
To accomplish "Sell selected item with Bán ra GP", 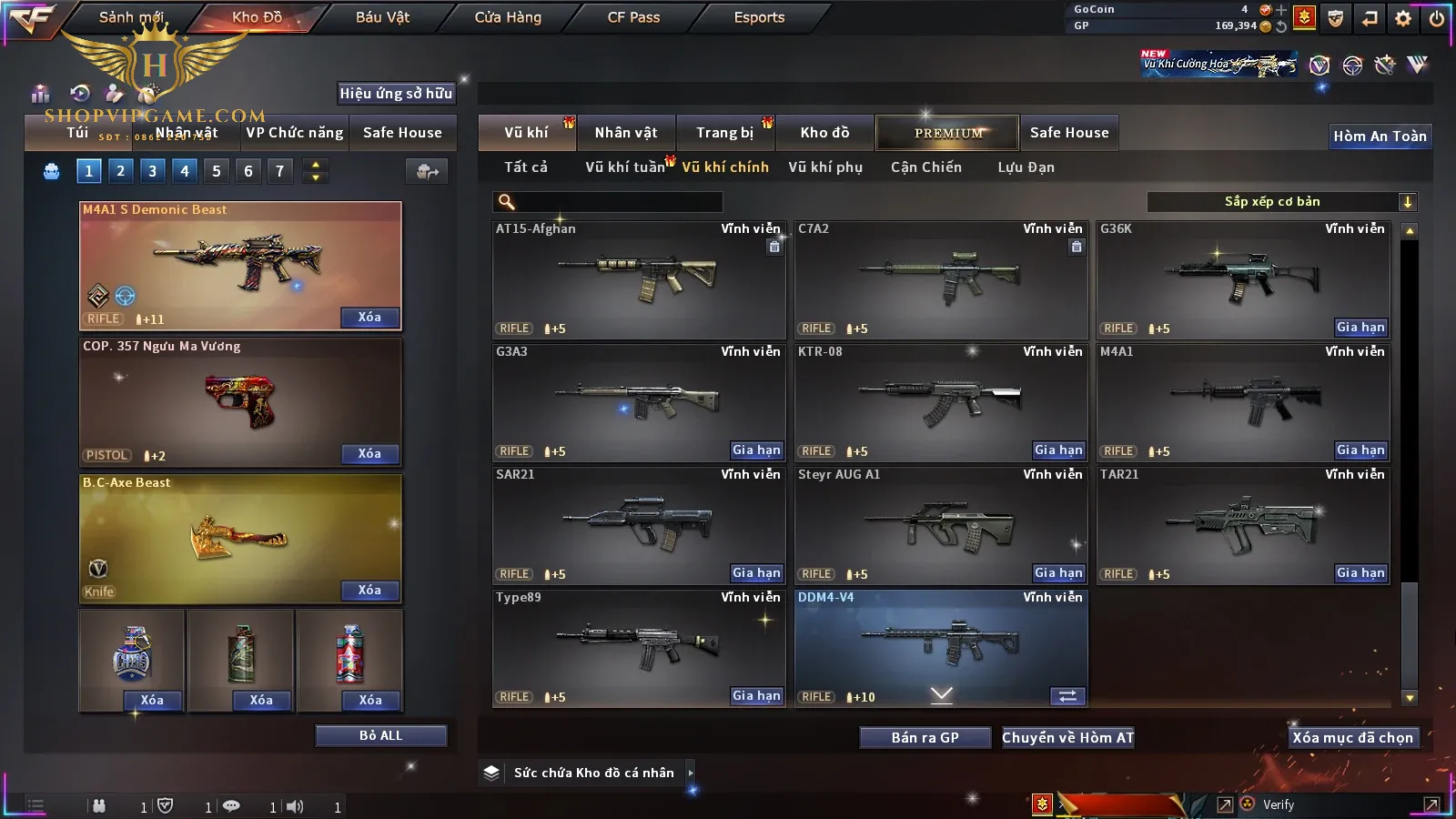I will coord(925,738).
